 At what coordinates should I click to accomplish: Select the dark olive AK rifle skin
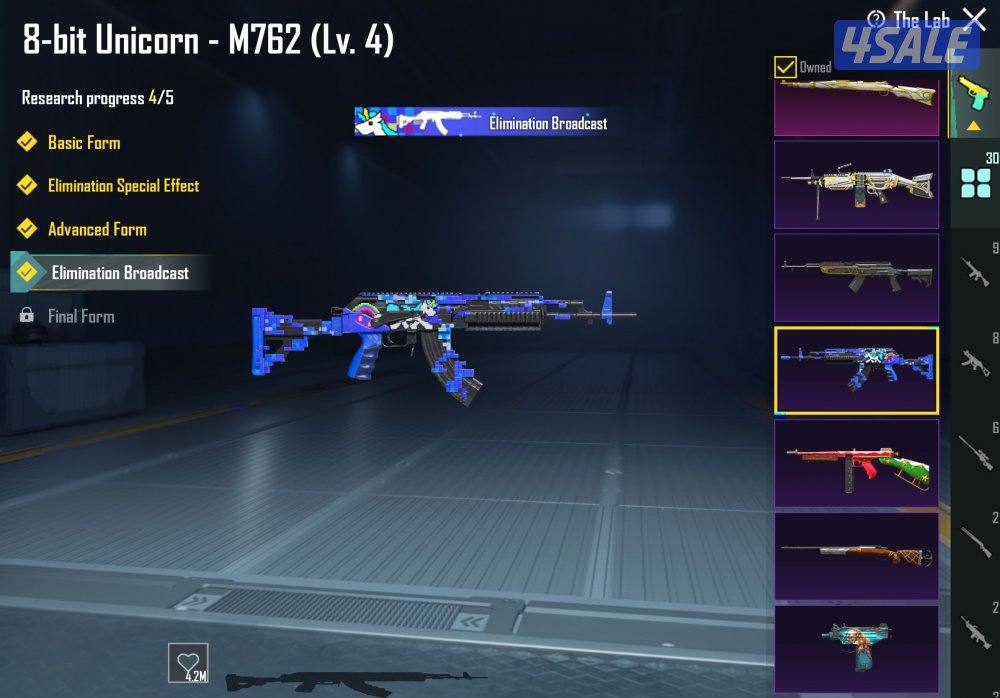pos(857,277)
